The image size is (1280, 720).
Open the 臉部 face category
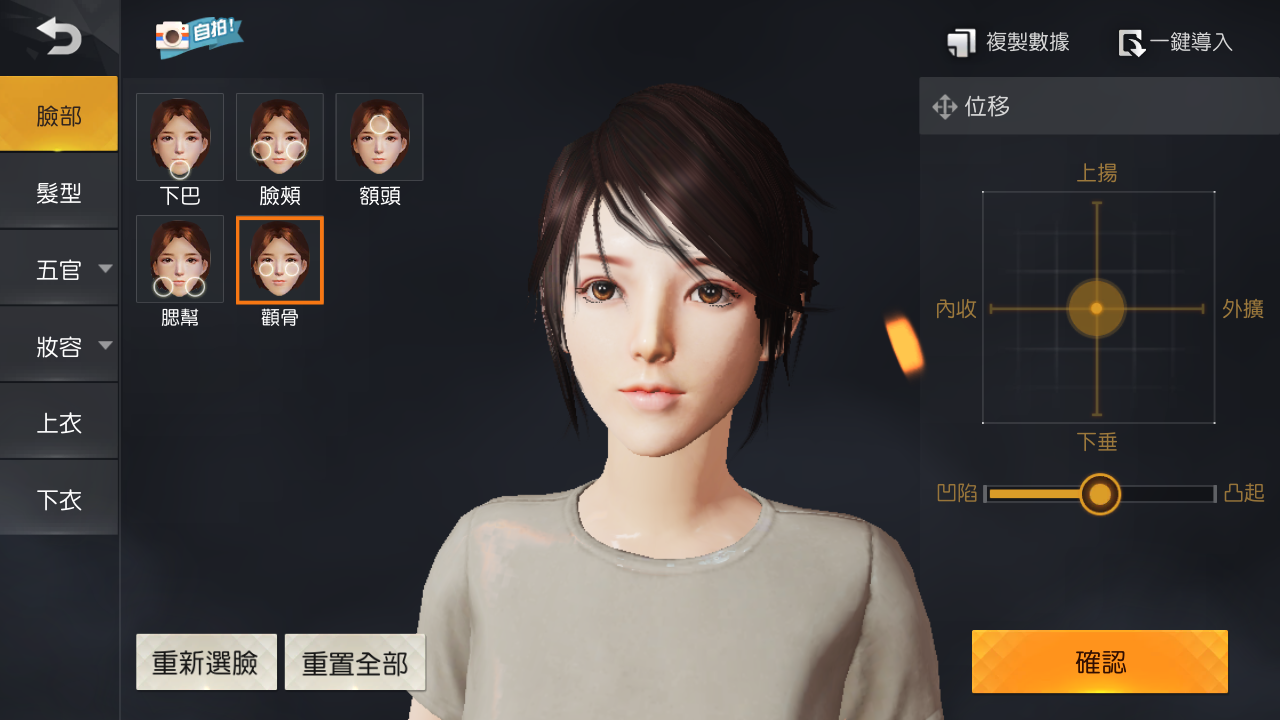59,114
